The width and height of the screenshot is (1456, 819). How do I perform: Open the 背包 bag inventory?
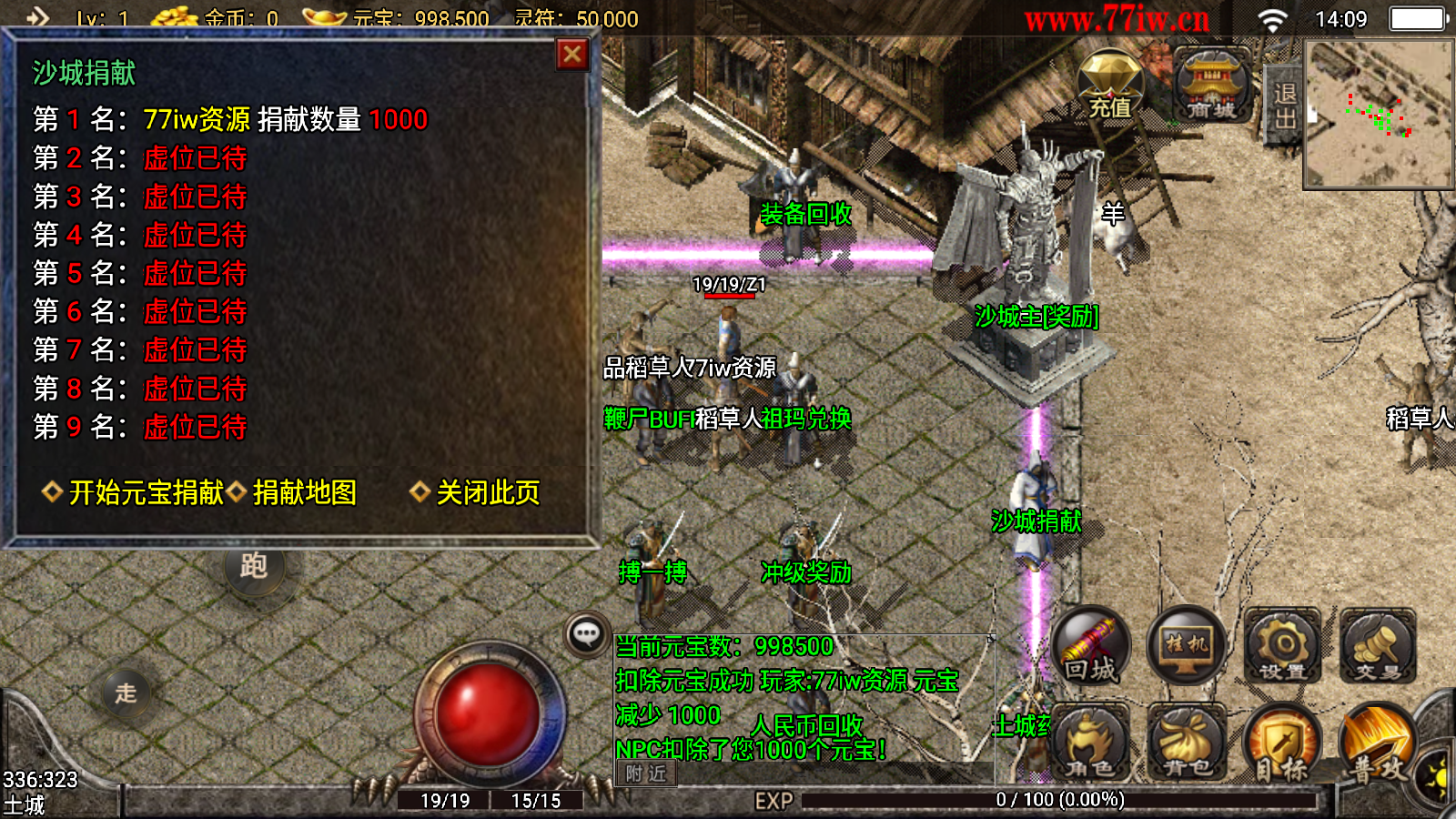pos(1187,743)
